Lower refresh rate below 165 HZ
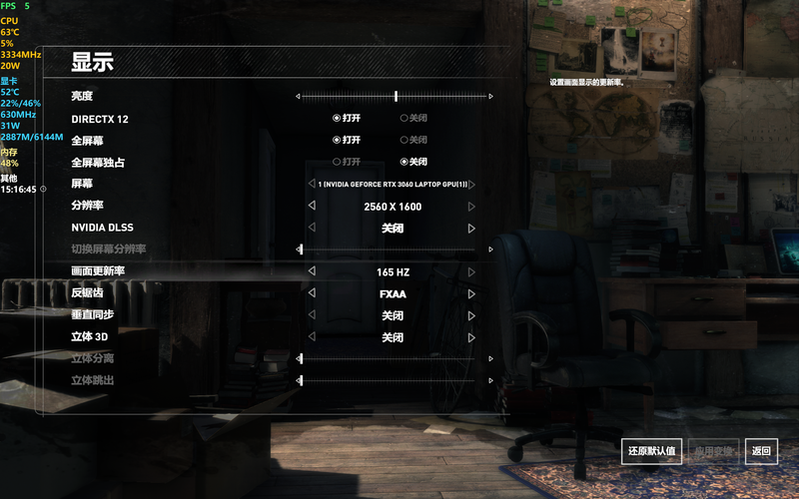This screenshot has width=799, height=499. (x=311, y=272)
